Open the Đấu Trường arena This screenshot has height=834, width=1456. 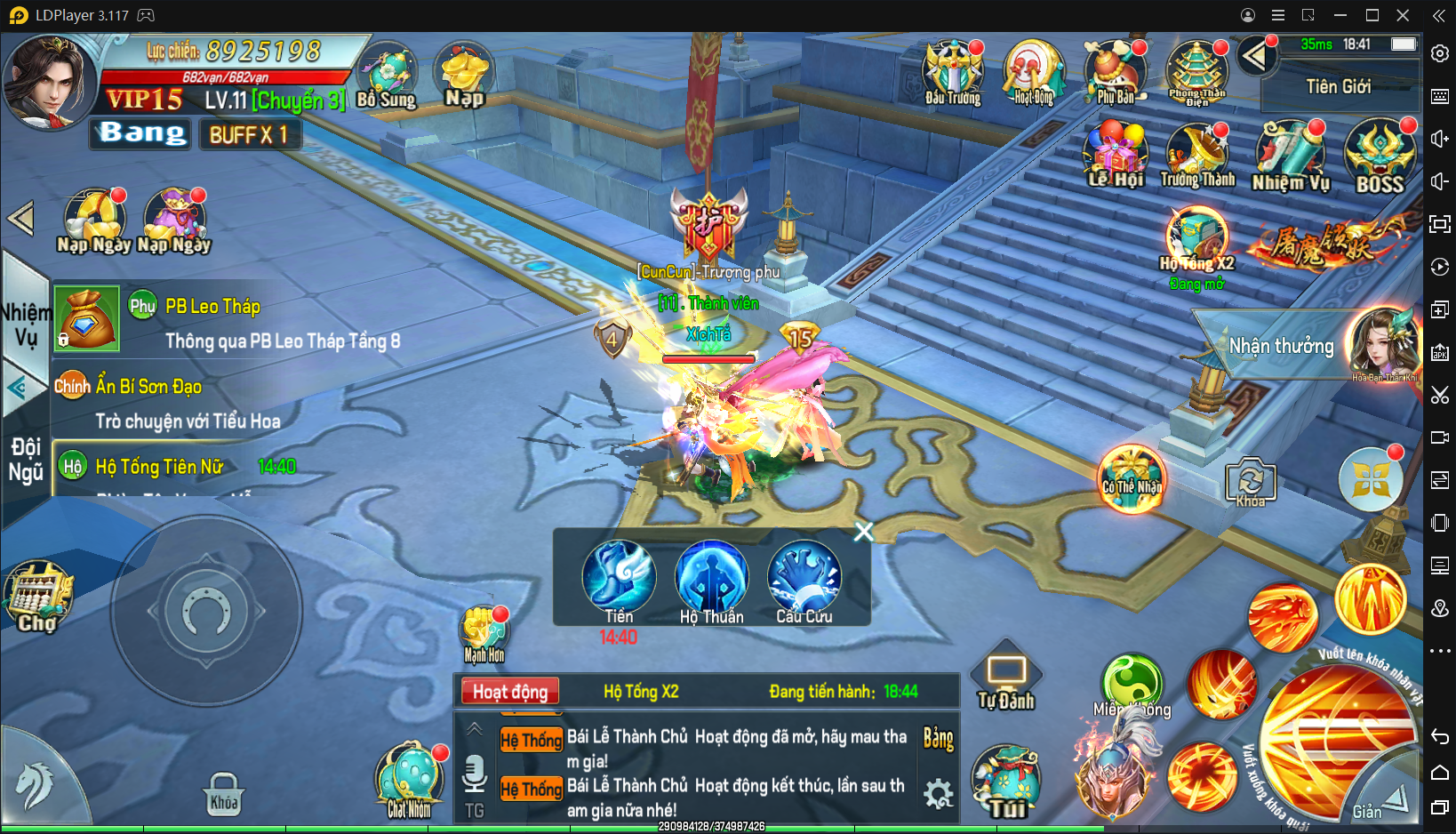click(953, 73)
